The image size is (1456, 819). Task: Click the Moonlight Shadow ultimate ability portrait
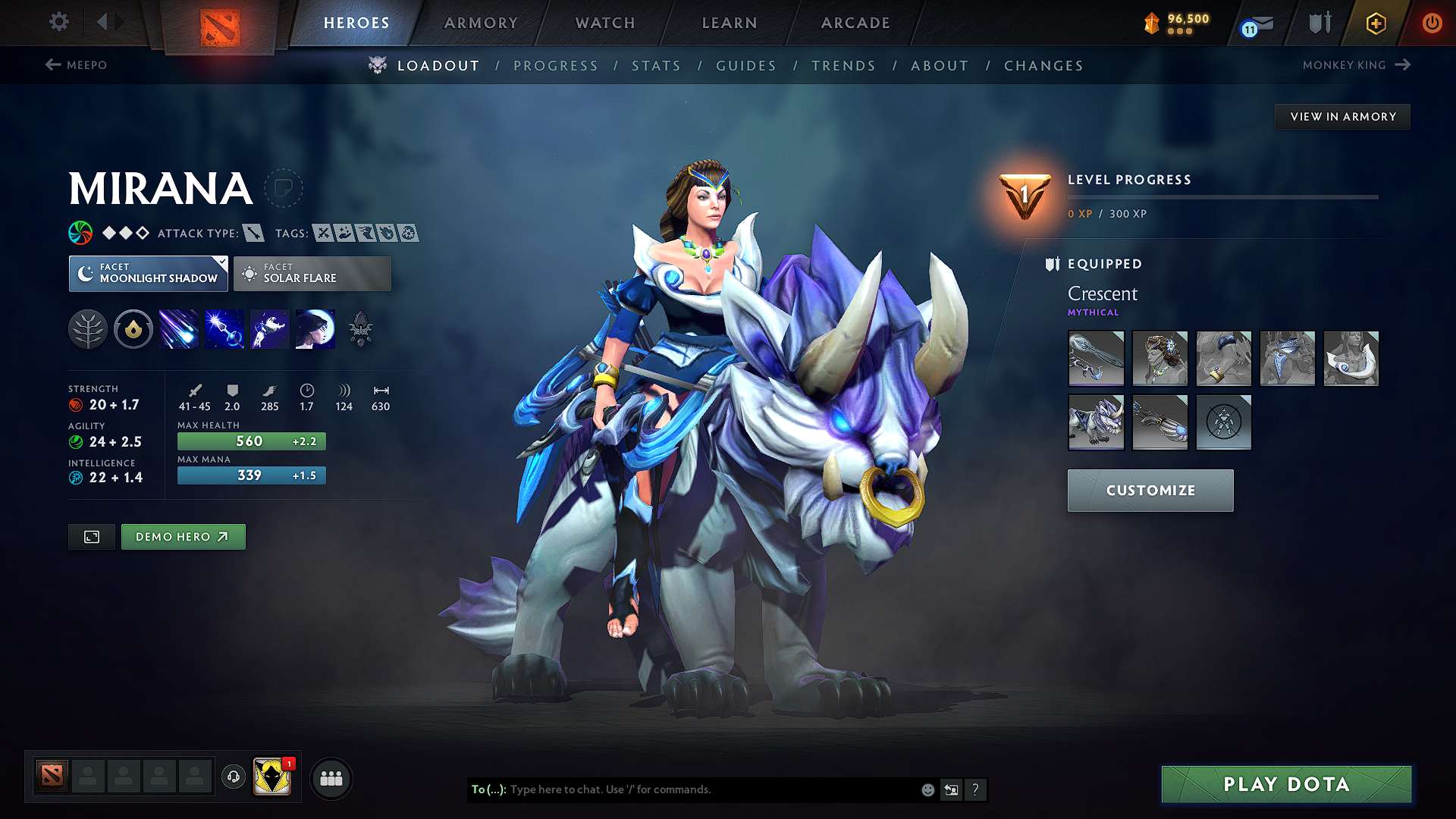[315, 328]
